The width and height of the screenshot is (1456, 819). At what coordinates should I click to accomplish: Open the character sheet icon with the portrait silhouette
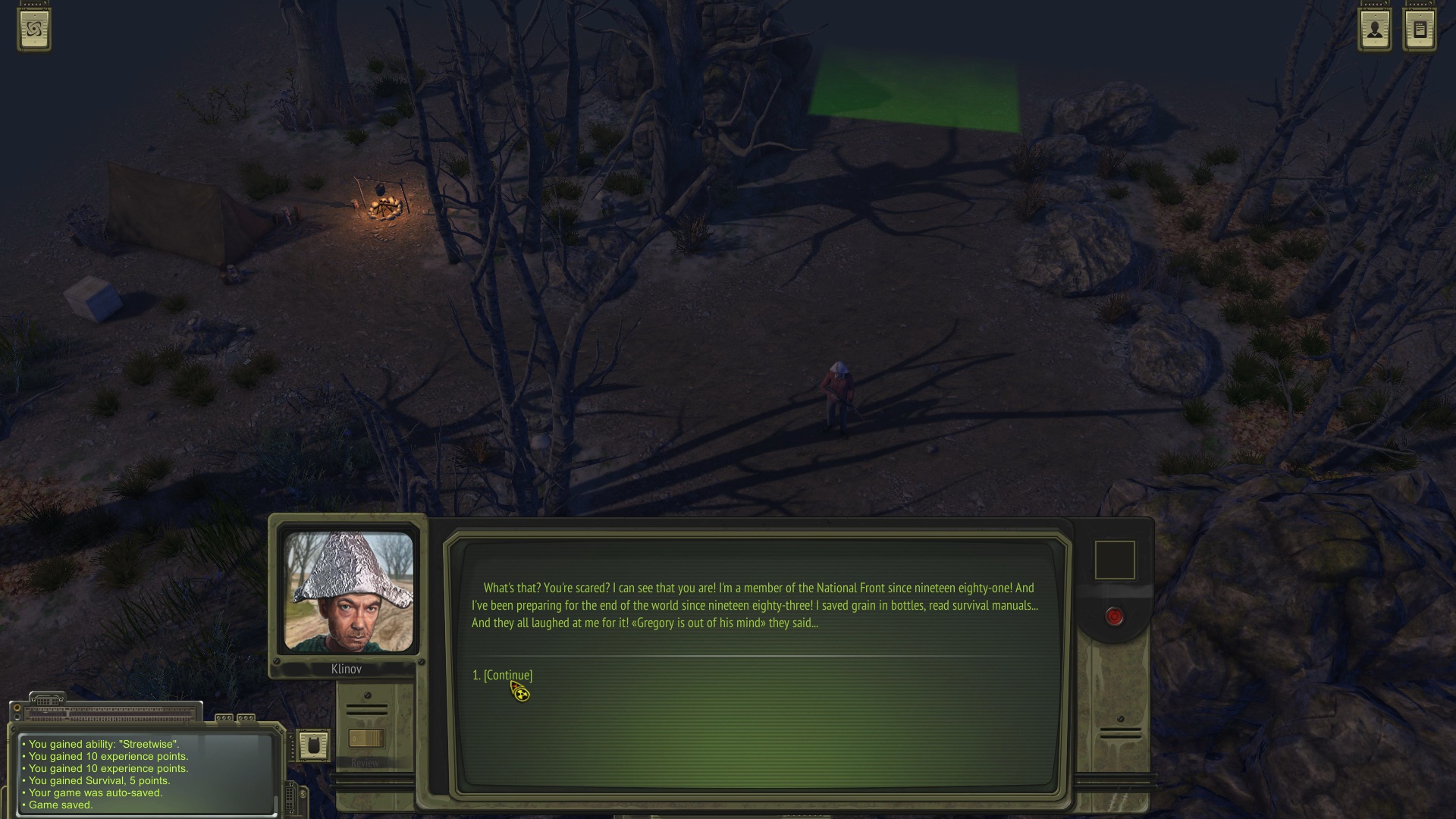[1375, 30]
